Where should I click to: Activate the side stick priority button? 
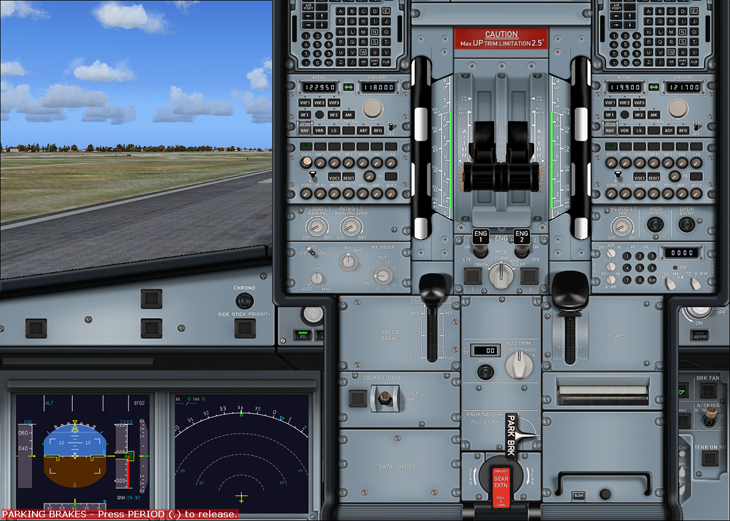click(244, 327)
